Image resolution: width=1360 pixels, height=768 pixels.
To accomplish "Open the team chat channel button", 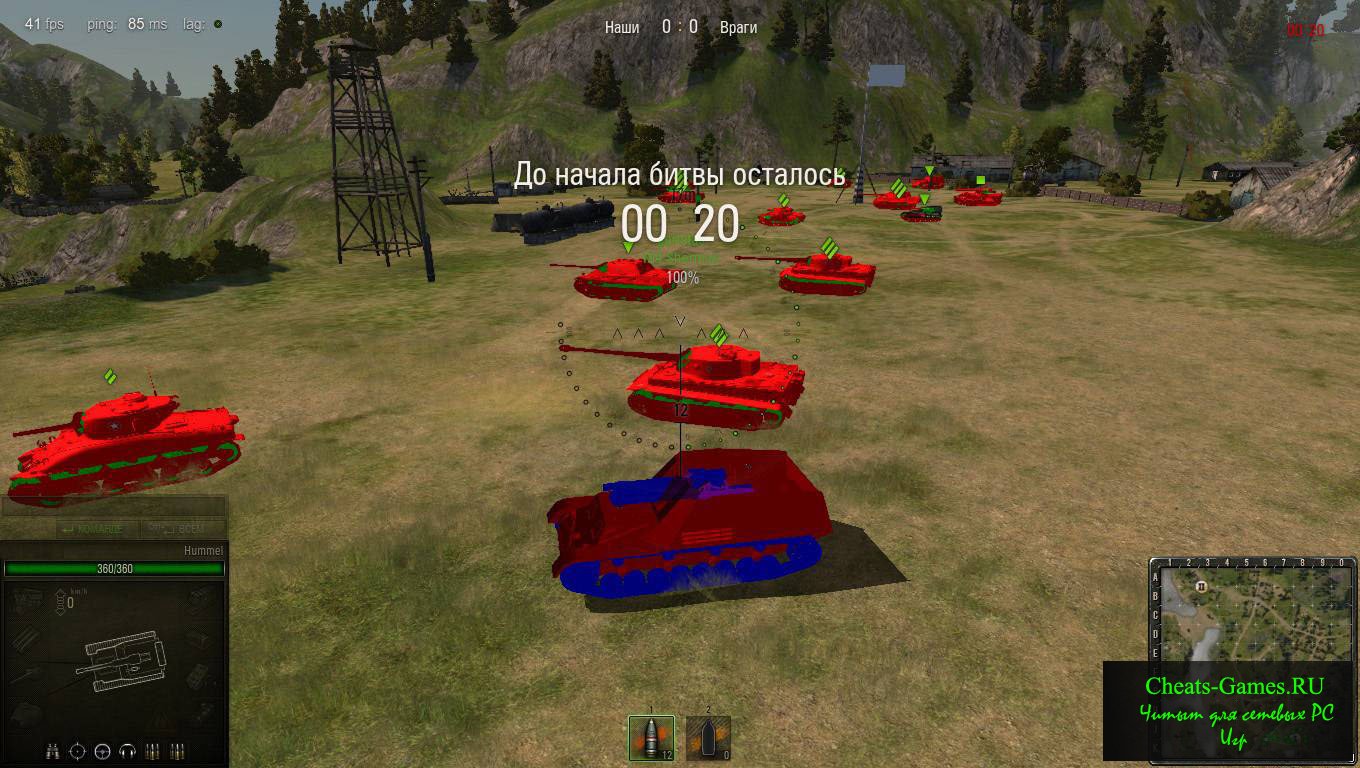I will tap(92, 529).
